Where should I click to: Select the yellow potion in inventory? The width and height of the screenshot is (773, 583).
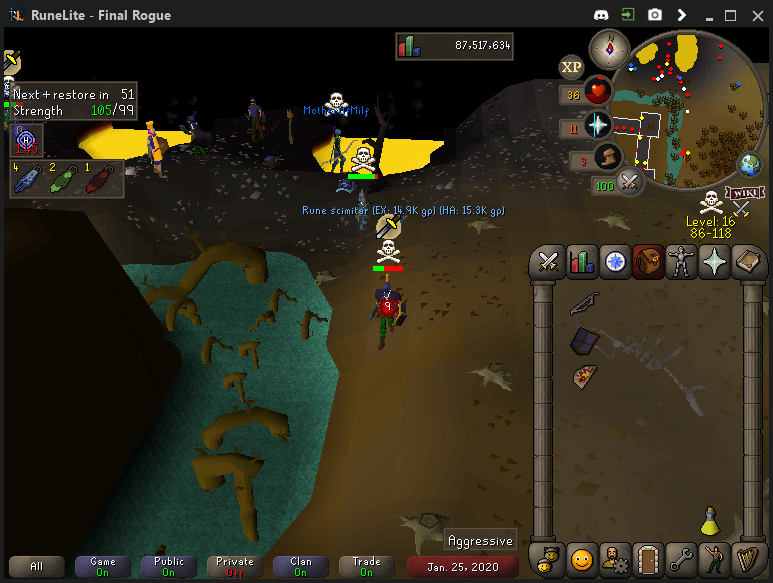coord(710,520)
